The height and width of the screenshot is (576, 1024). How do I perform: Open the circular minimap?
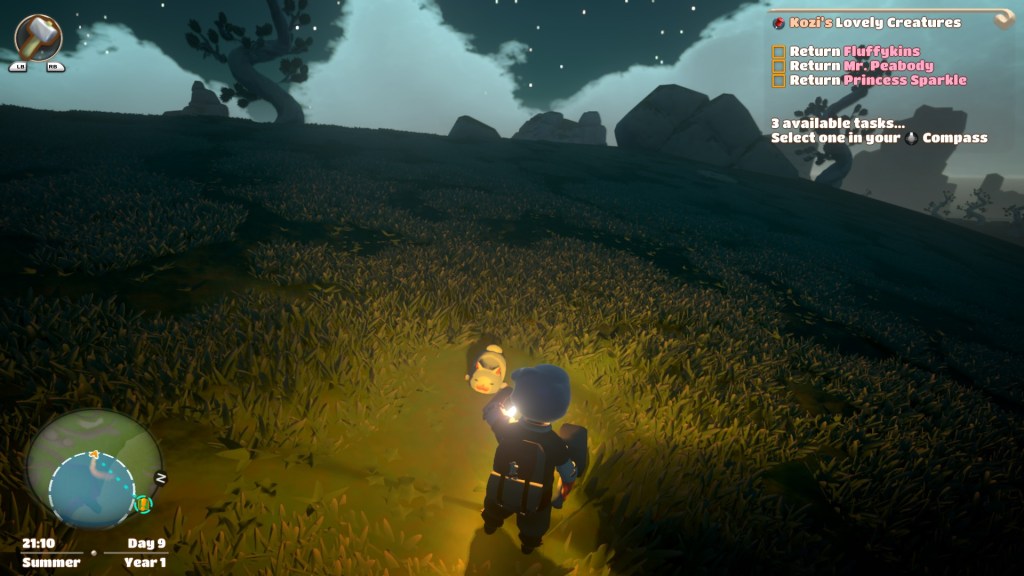[93, 469]
